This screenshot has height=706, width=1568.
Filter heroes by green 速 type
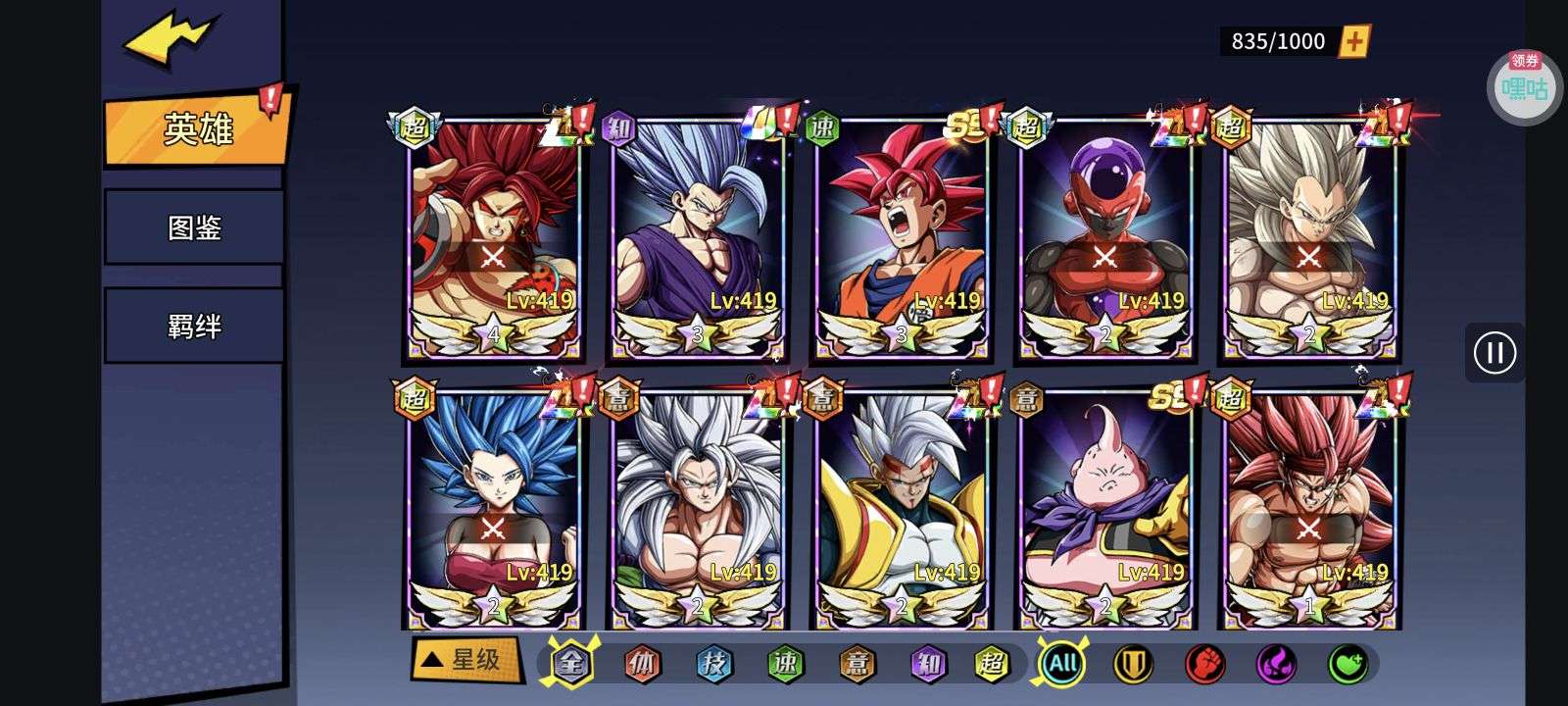[x=786, y=664]
